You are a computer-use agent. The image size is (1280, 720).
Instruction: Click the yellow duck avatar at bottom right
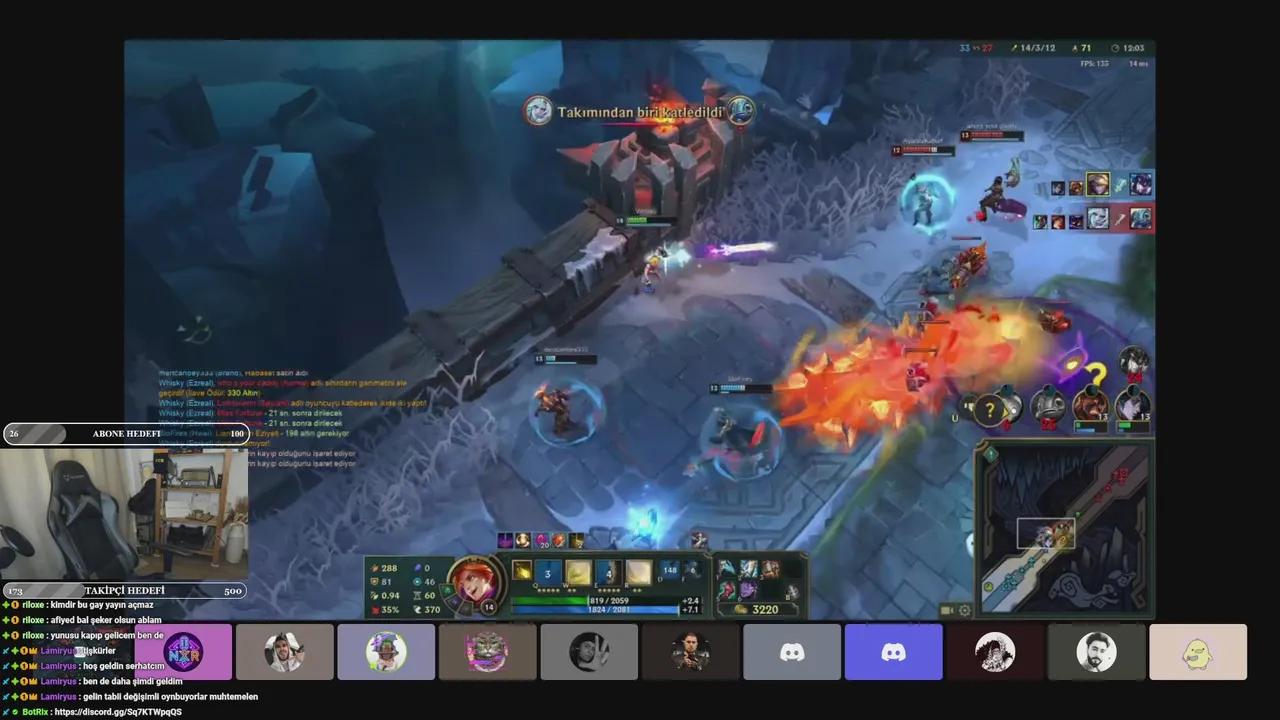pos(1198,651)
